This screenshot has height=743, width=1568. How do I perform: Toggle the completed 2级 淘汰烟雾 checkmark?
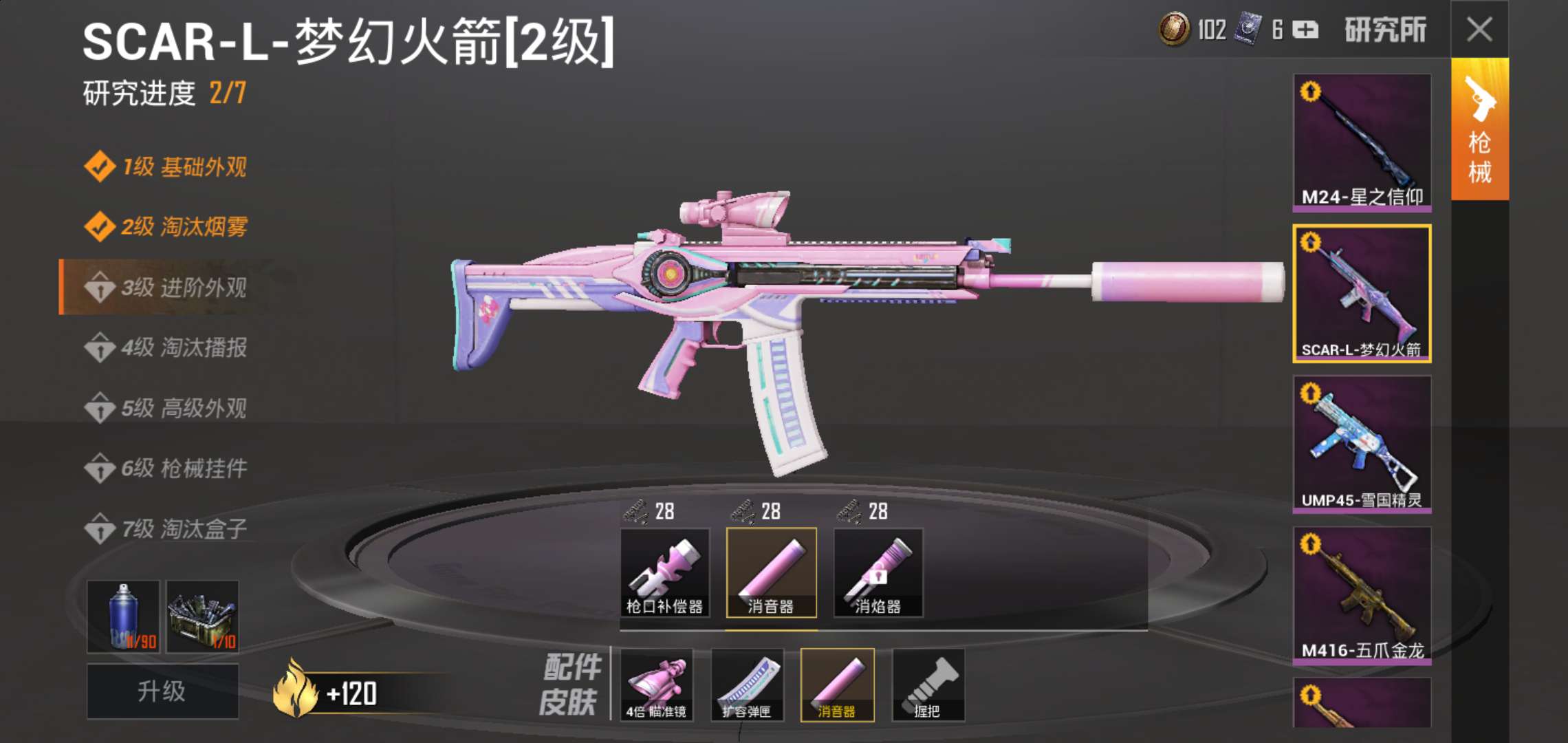click(x=100, y=227)
